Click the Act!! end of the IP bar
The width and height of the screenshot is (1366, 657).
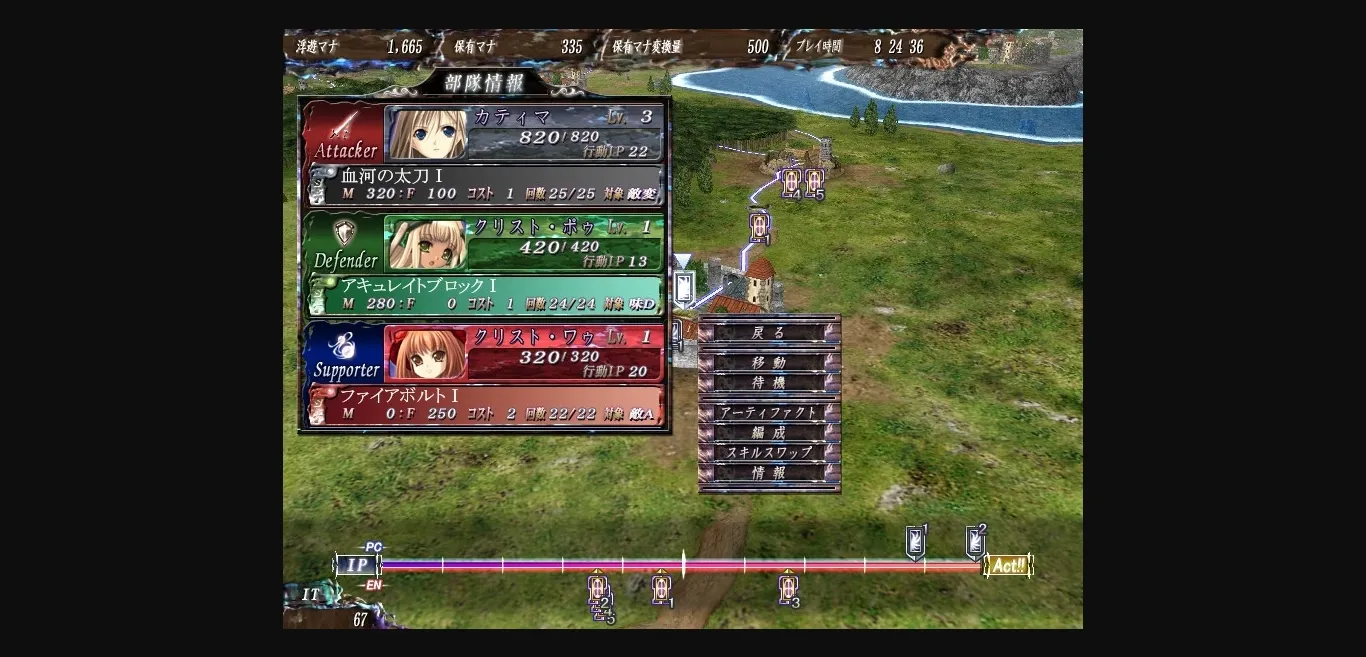point(1008,566)
